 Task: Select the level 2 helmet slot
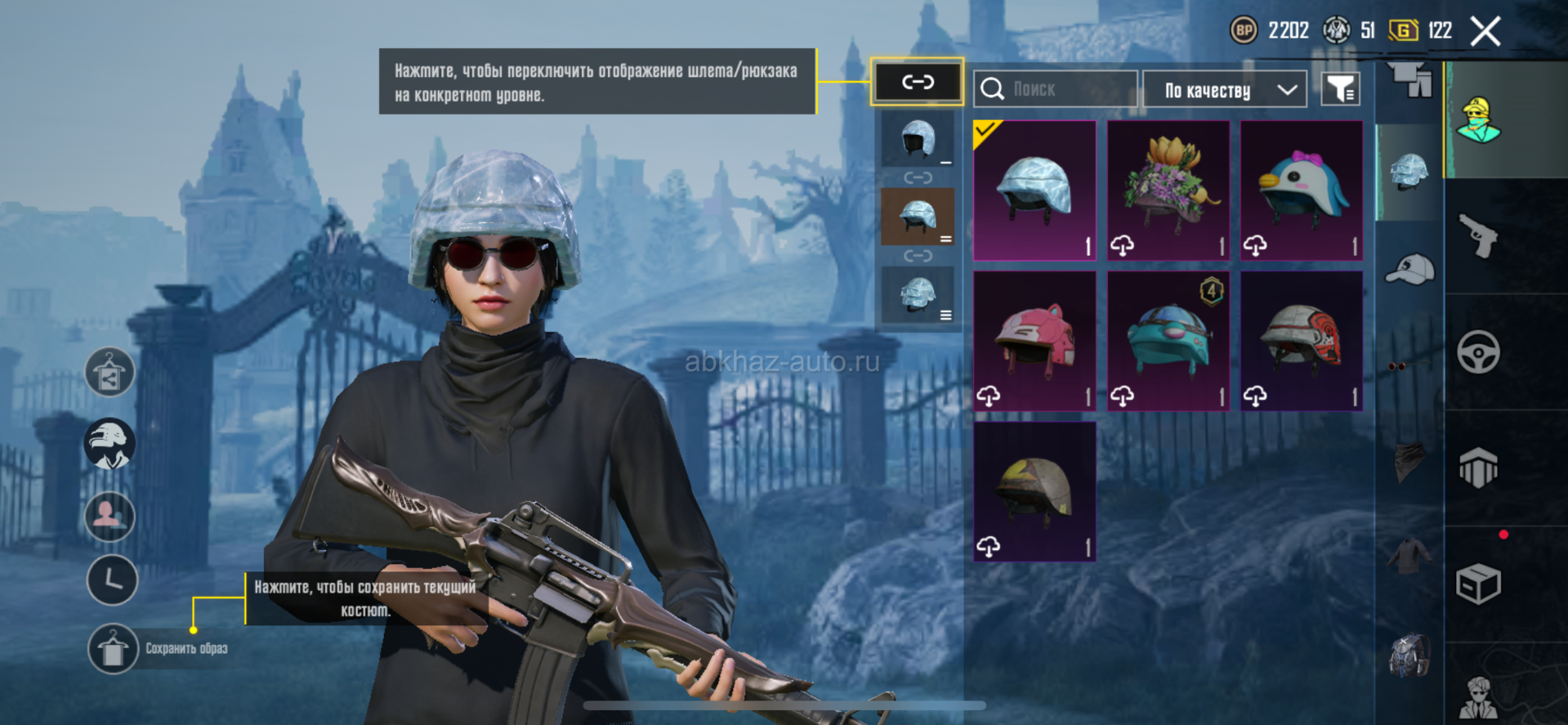[918, 217]
